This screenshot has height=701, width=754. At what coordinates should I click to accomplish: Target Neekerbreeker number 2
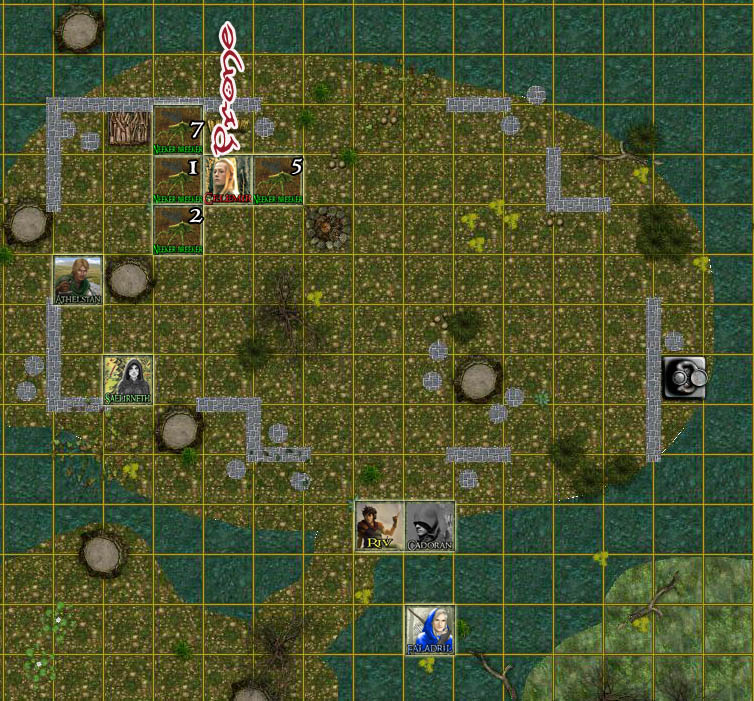point(178,230)
